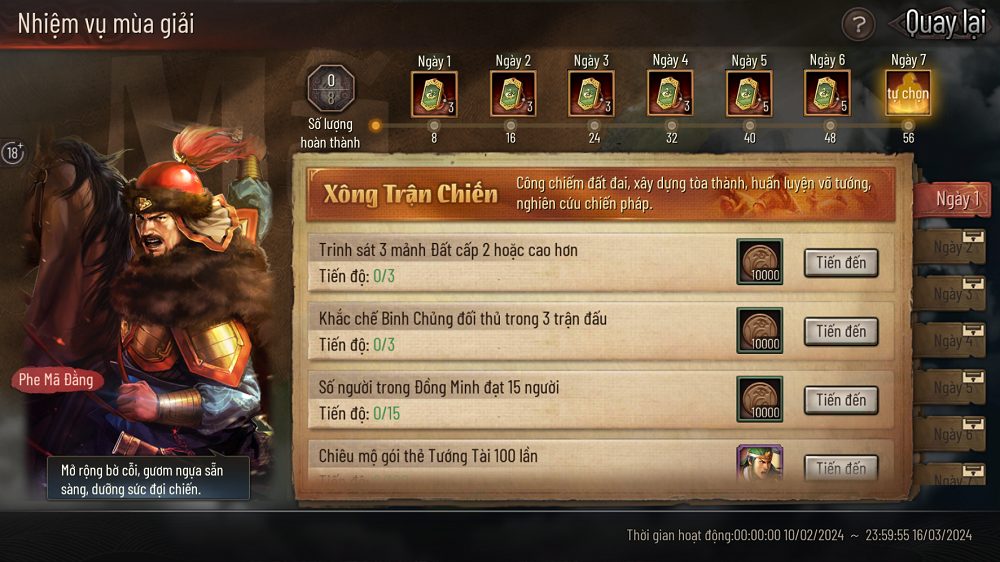Switch to the locked Ngày 4 side tab
Viewport: 1000px width, 562px height.
point(954,341)
